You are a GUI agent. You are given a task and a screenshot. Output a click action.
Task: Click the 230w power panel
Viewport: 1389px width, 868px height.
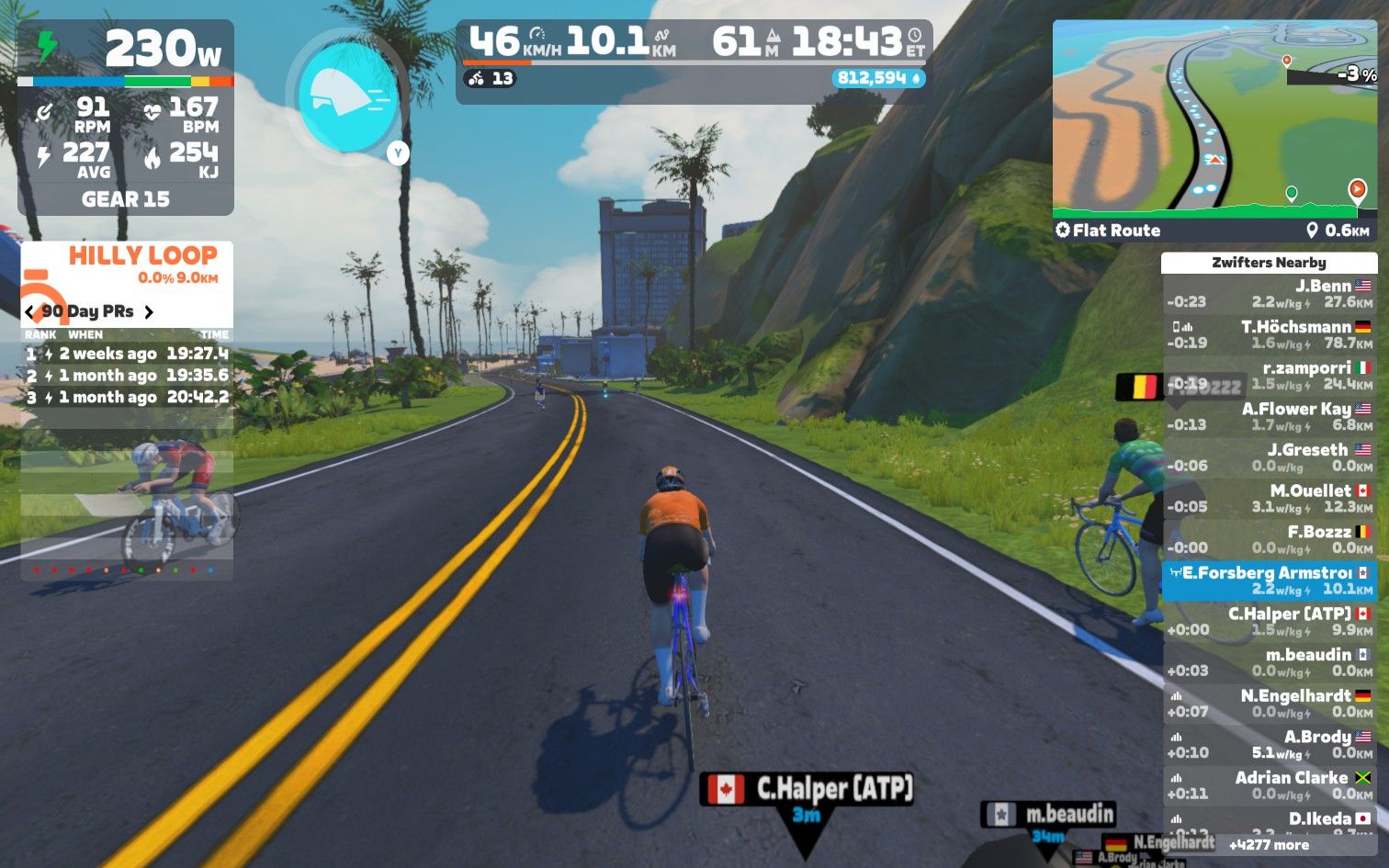click(x=126, y=51)
